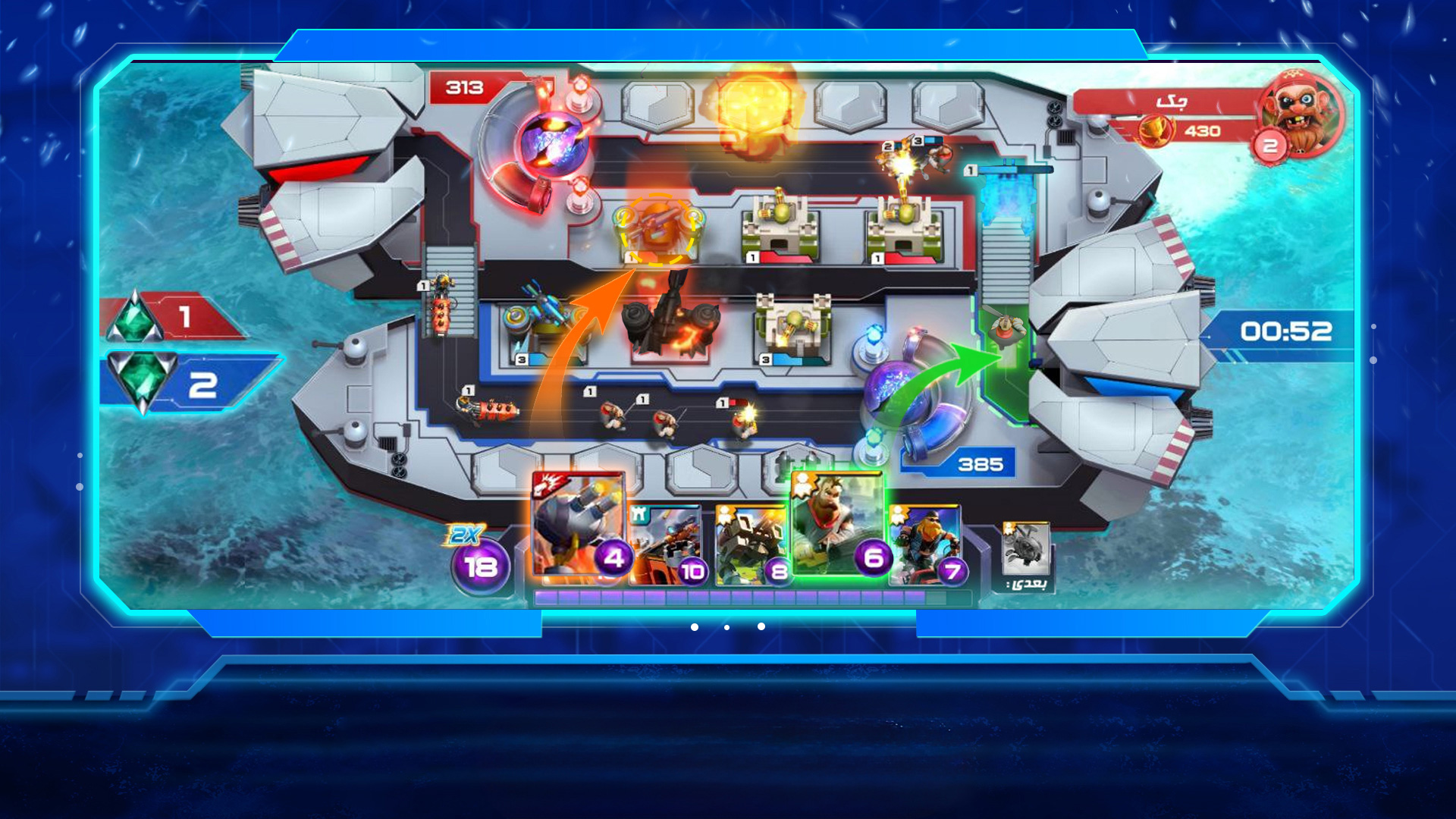Place on the yellow dashed-circle tower slot
This screenshot has width=1456, height=819.
tap(657, 229)
